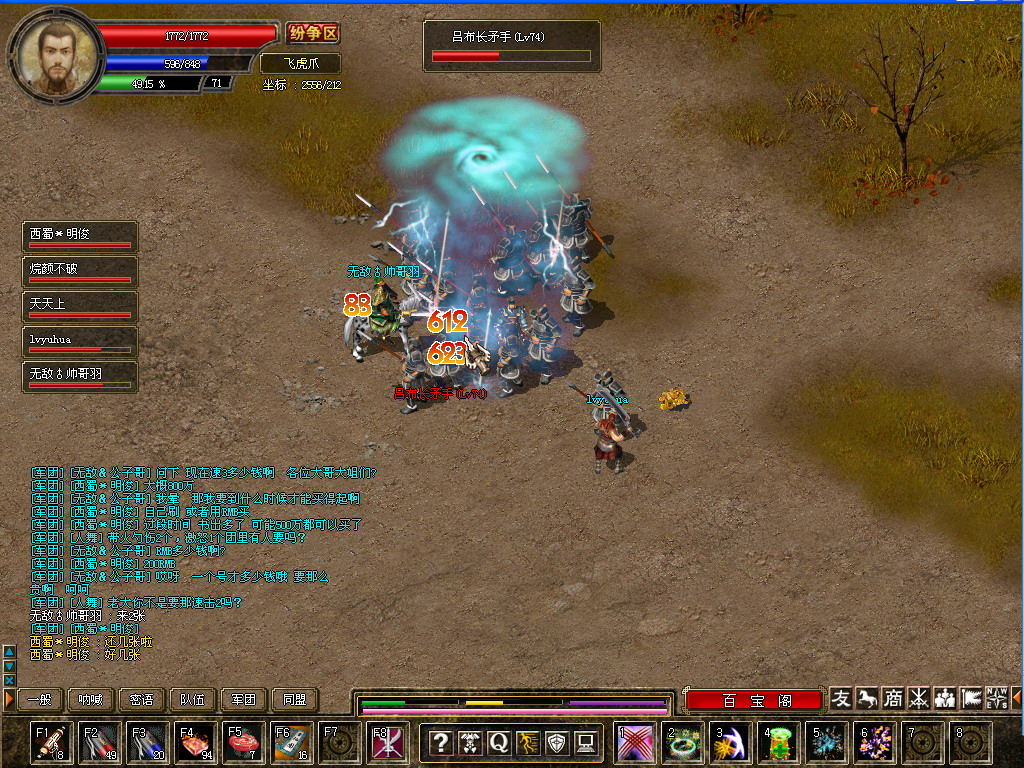
Task: Open the friends list (友) button
Action: [841, 698]
